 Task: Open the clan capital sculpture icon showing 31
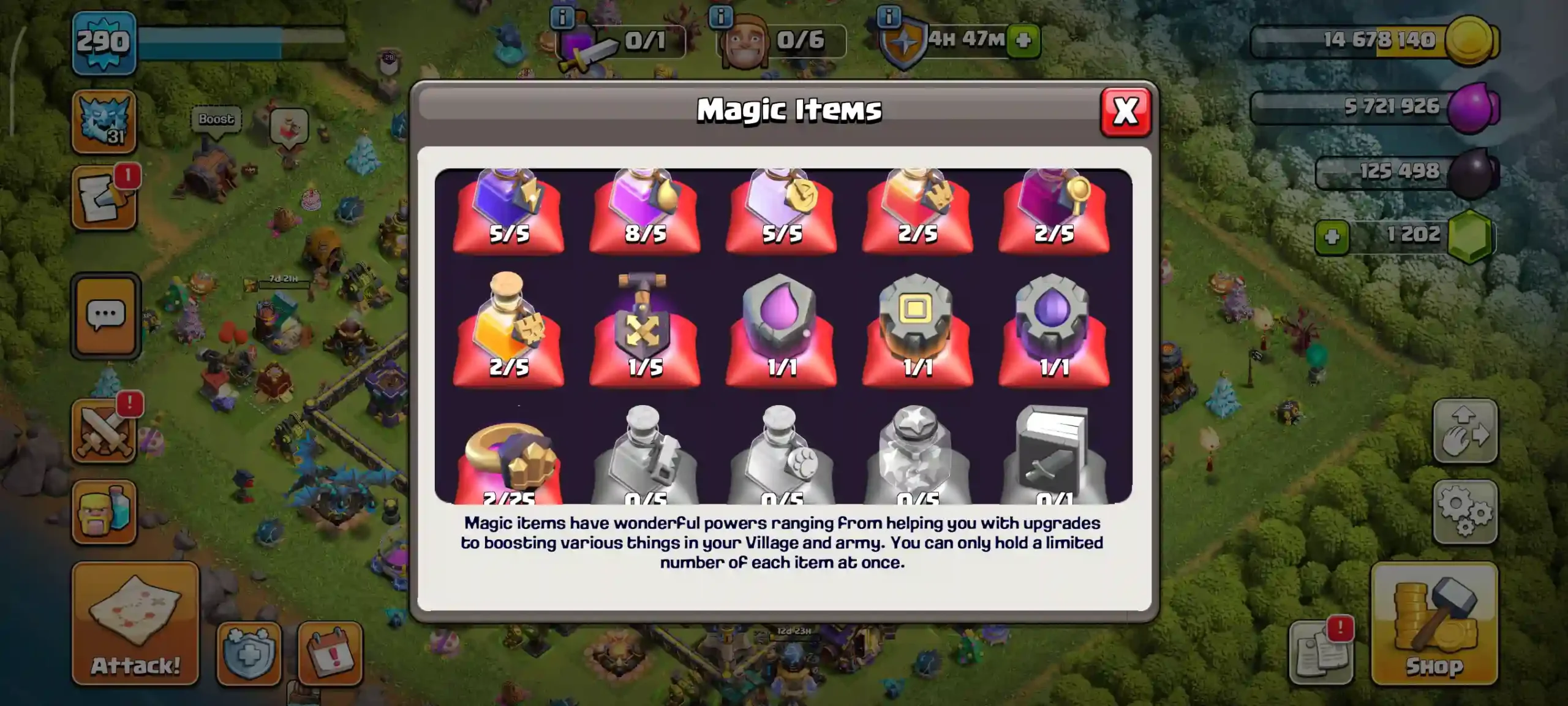(105, 121)
